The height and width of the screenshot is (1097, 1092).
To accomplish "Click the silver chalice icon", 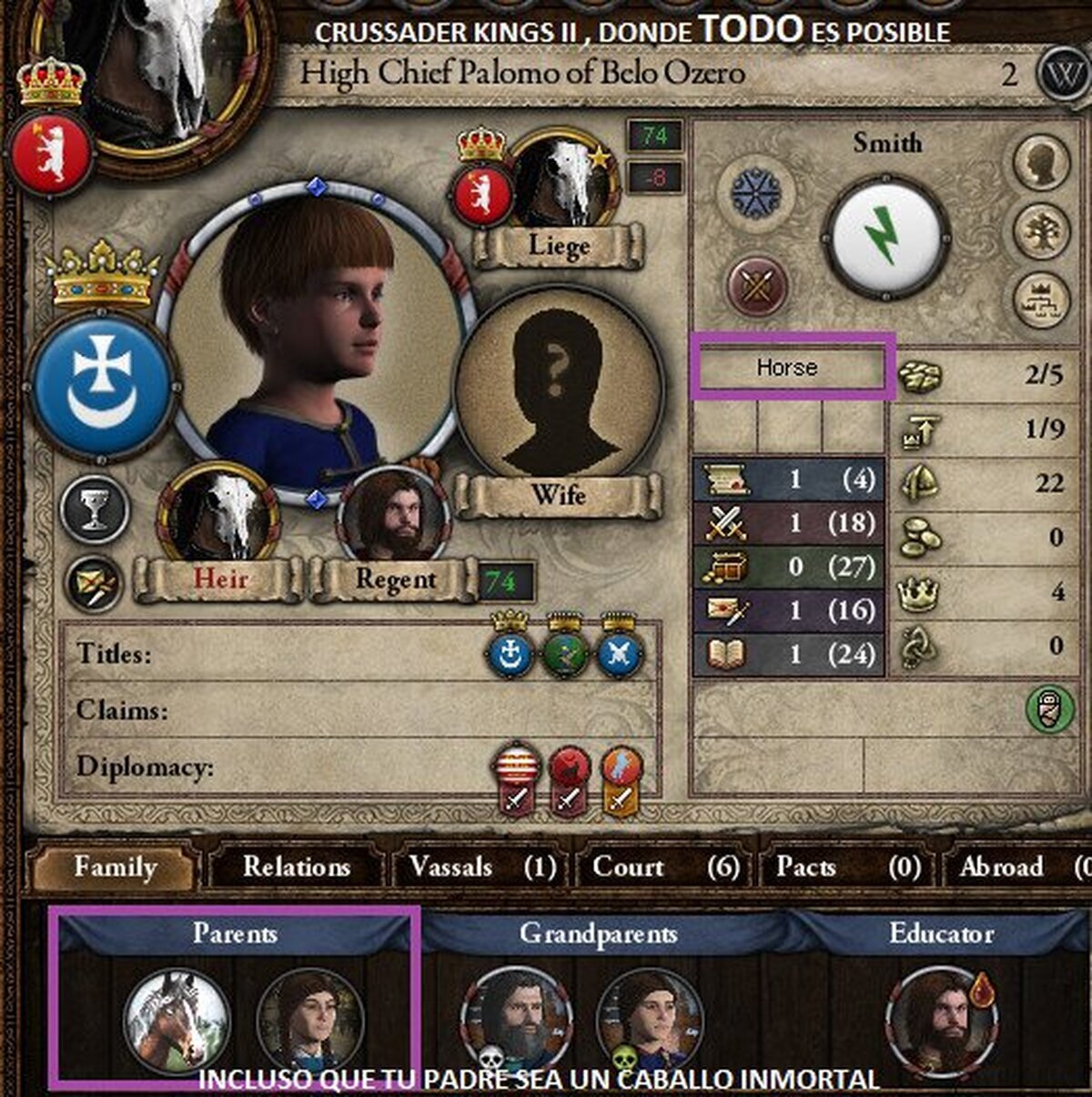I will point(94,510).
